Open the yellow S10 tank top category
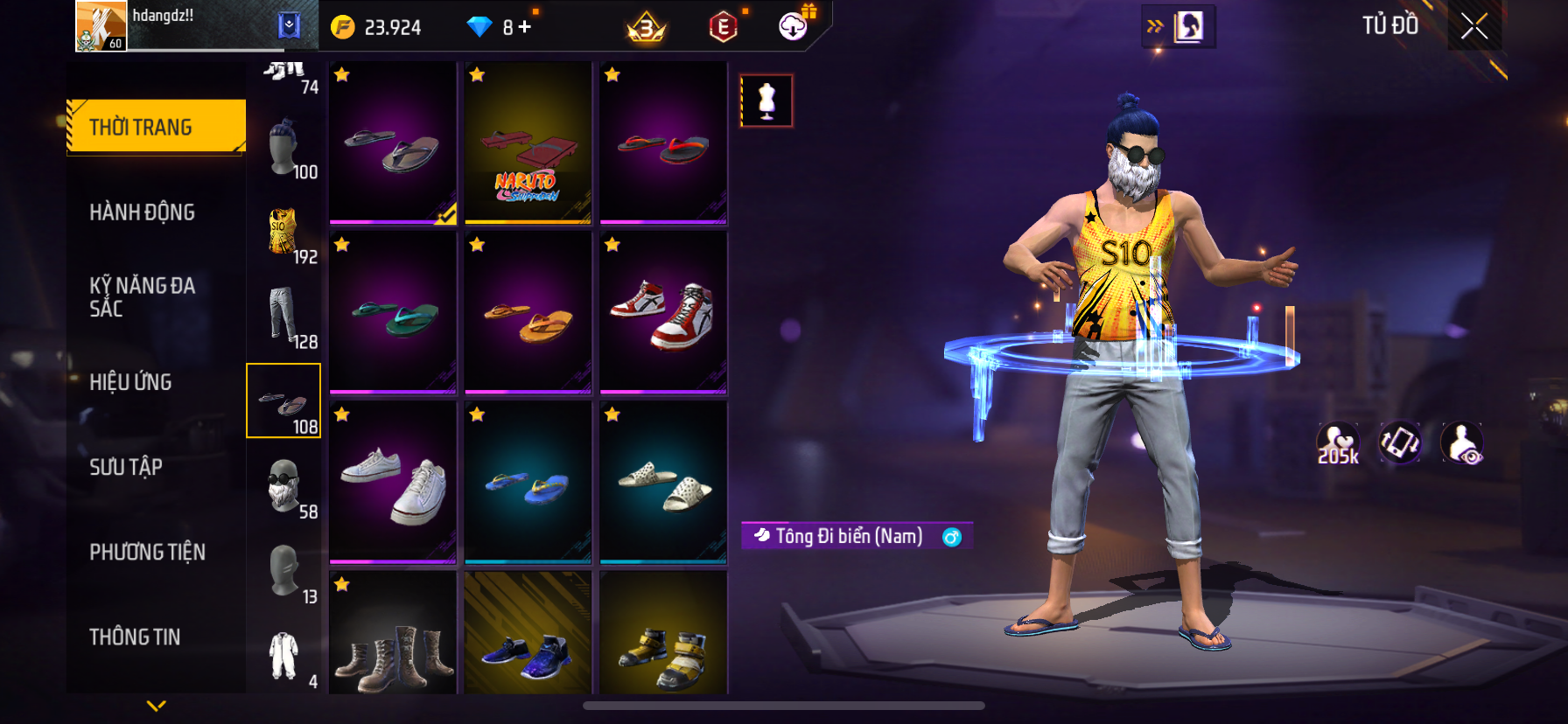Viewport: 1568px width, 724px height. click(283, 233)
